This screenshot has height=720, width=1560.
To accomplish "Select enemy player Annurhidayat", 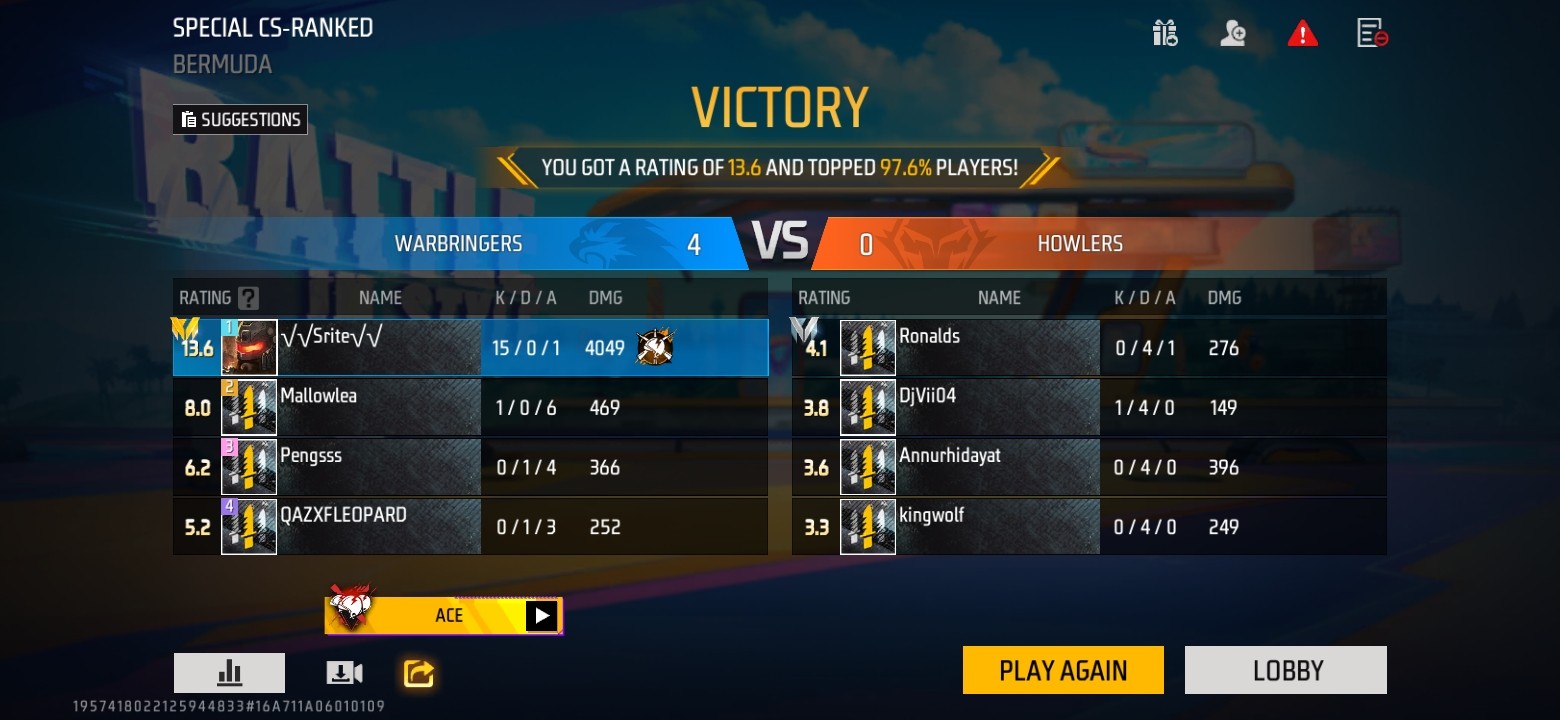I will (1088, 467).
